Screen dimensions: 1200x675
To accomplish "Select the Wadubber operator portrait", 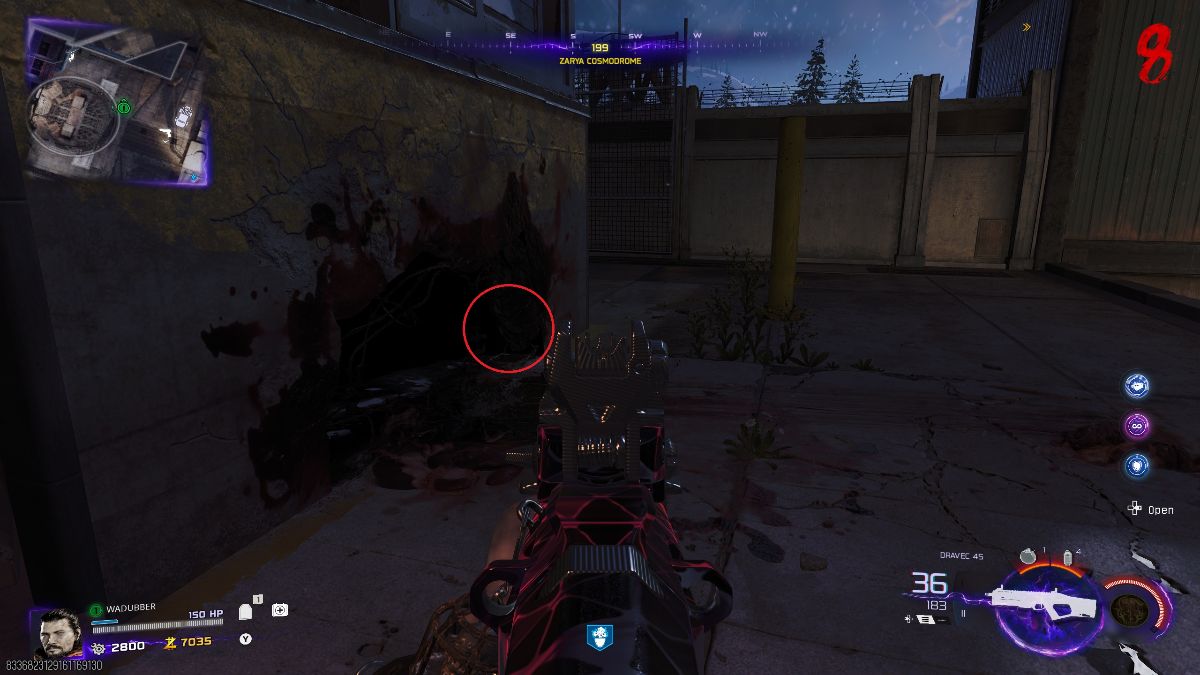I will [x=60, y=632].
